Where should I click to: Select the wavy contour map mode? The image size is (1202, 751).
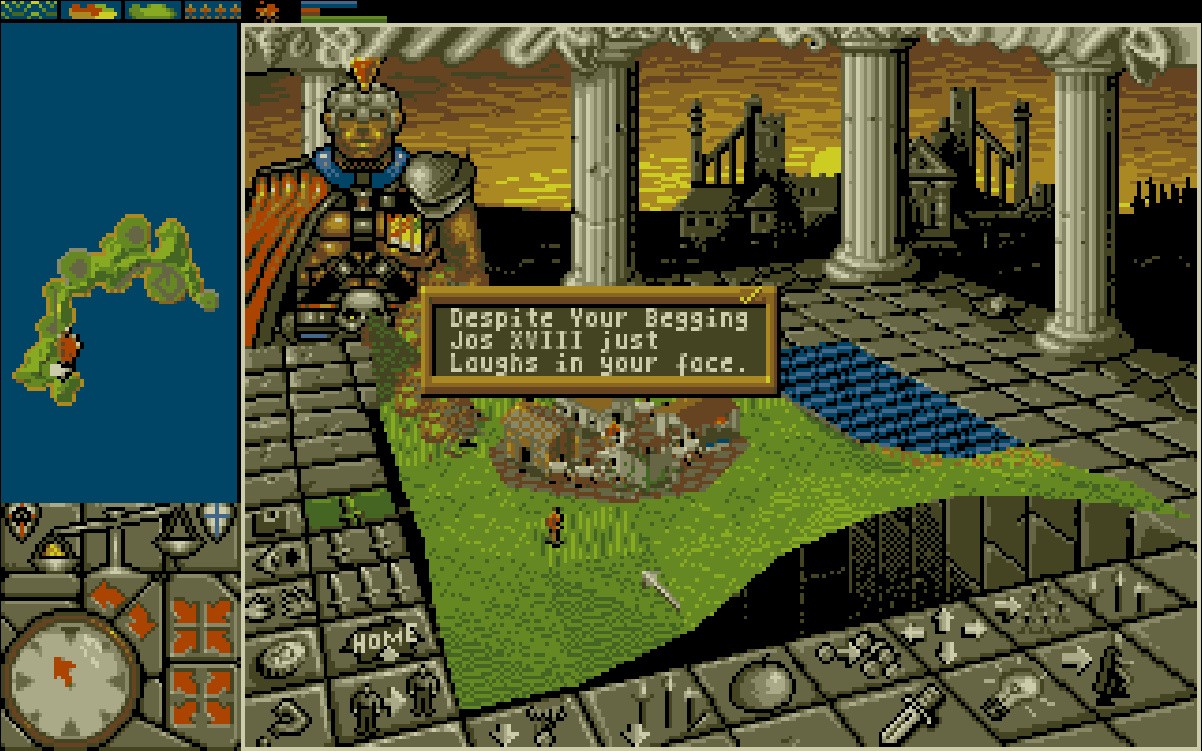(29, 11)
